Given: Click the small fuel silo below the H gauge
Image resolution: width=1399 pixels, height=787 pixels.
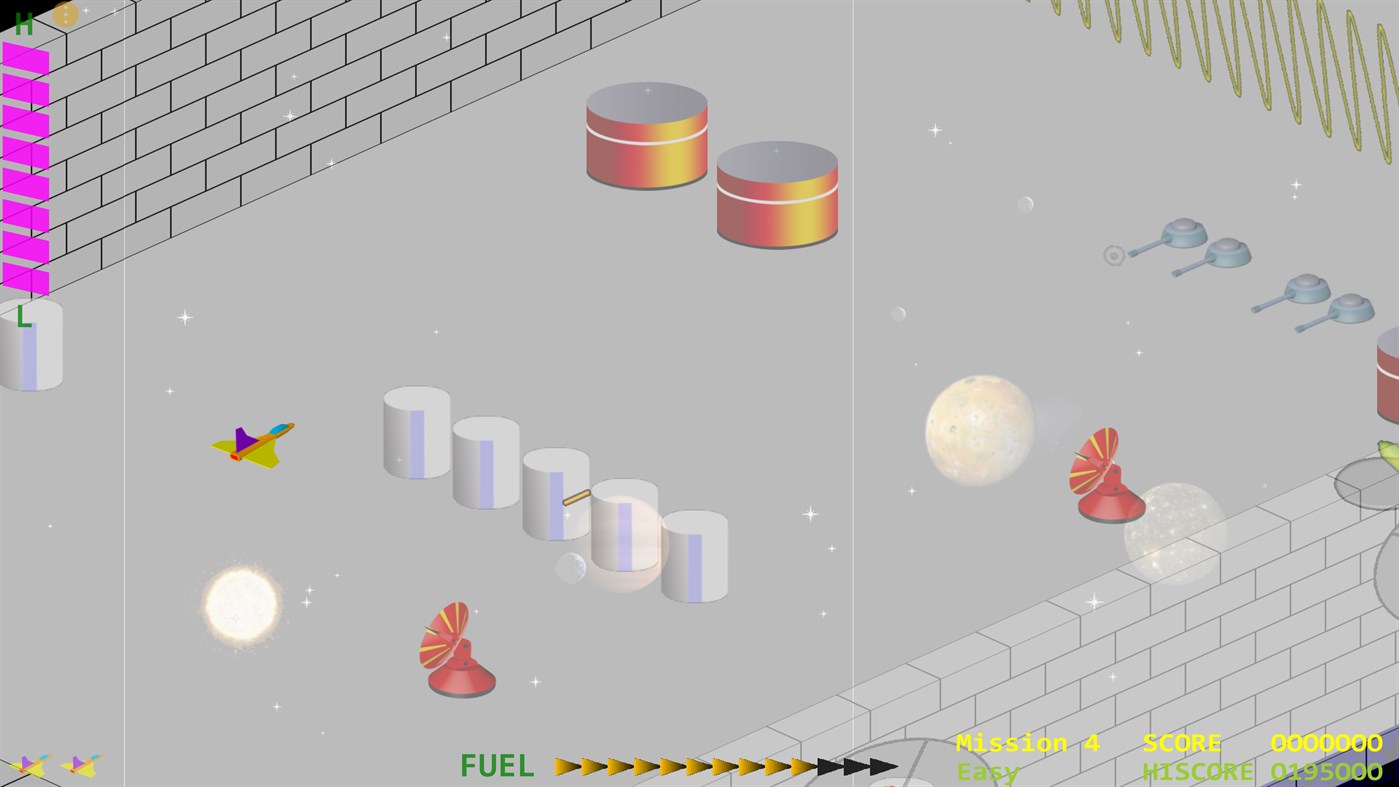Looking at the screenshot, I should [x=33, y=345].
